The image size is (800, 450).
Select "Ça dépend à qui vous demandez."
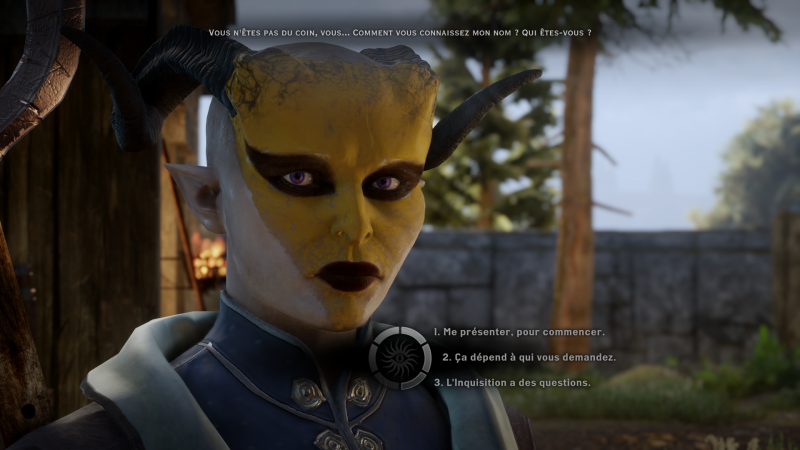pyautogui.click(x=528, y=357)
